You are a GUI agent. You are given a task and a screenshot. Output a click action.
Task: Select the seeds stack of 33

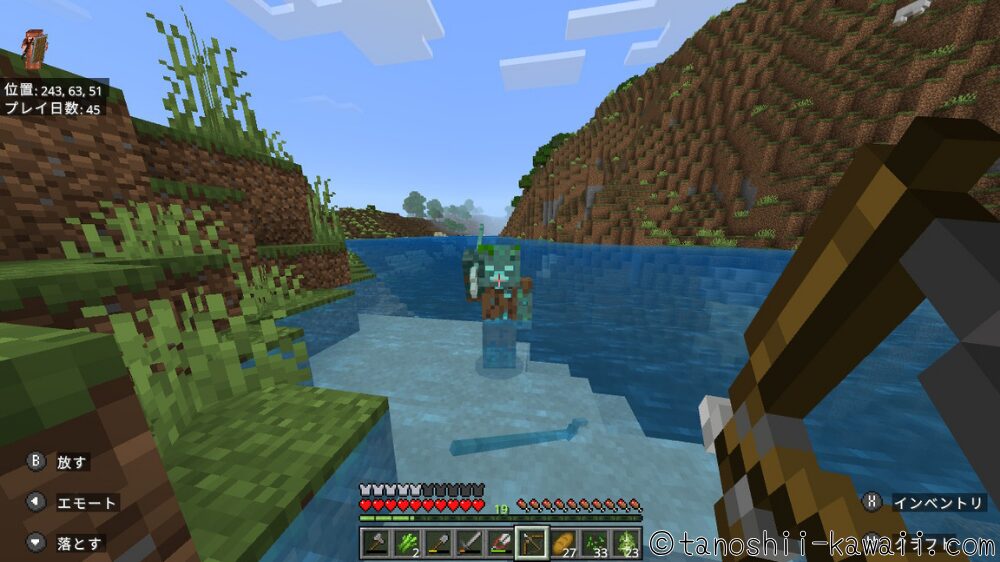point(593,542)
